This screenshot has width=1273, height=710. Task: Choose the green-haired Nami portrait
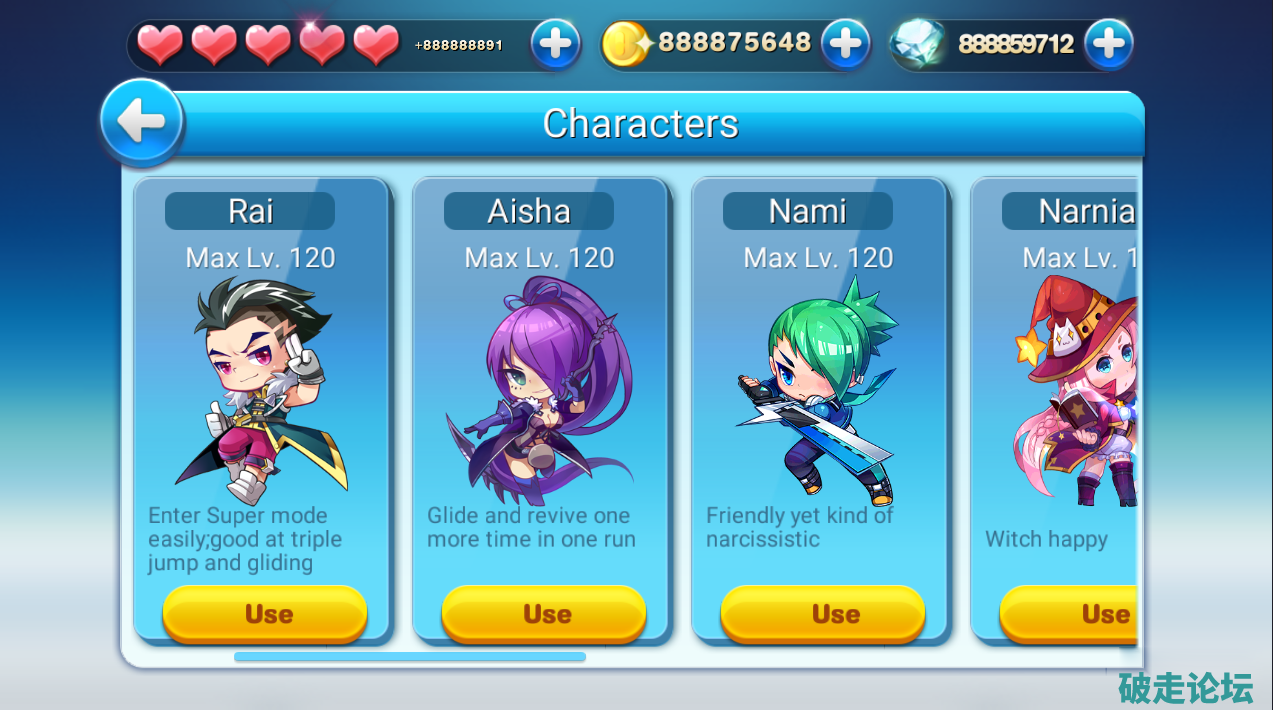(820, 390)
